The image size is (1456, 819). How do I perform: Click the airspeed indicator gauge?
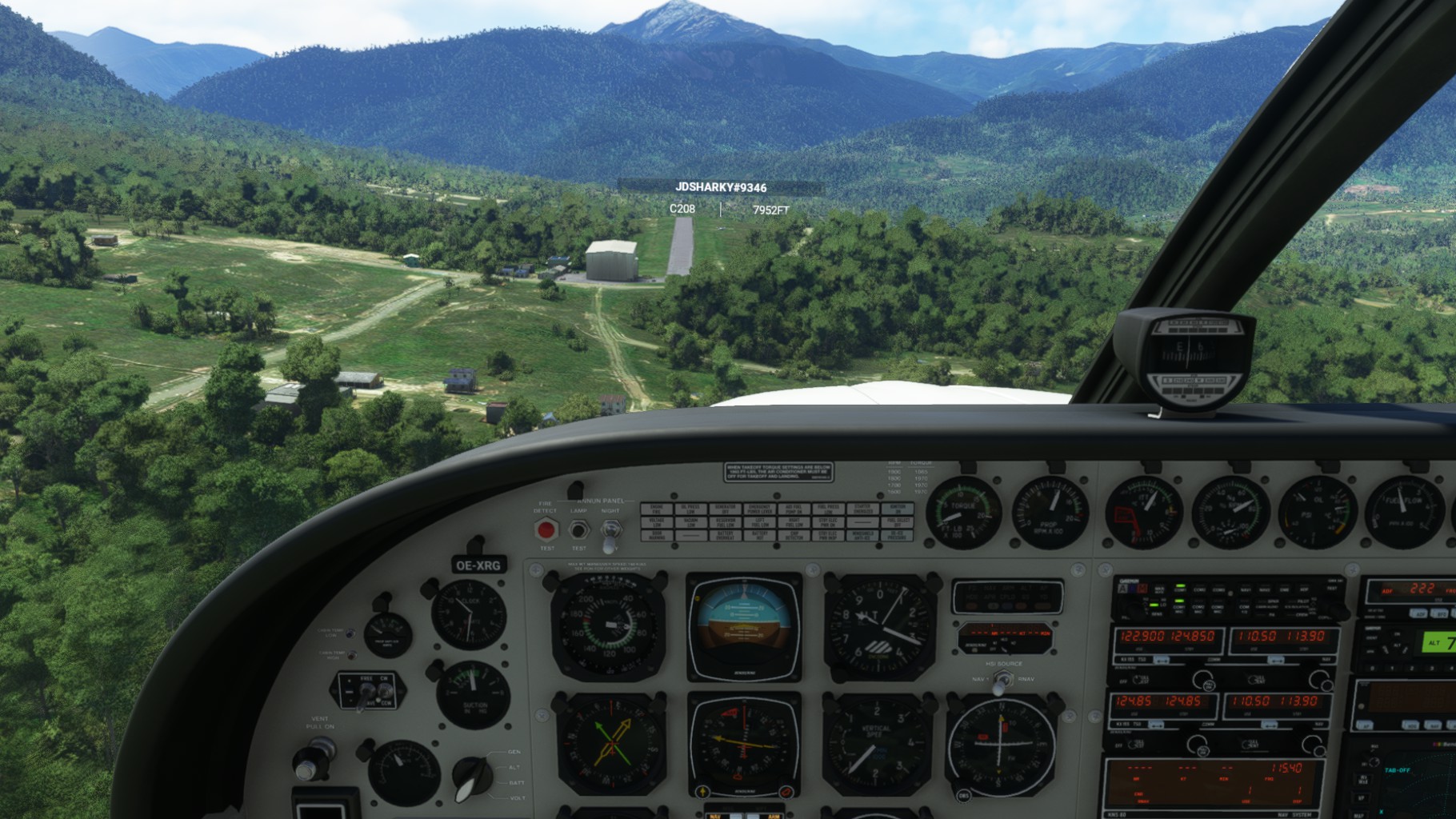608,626
